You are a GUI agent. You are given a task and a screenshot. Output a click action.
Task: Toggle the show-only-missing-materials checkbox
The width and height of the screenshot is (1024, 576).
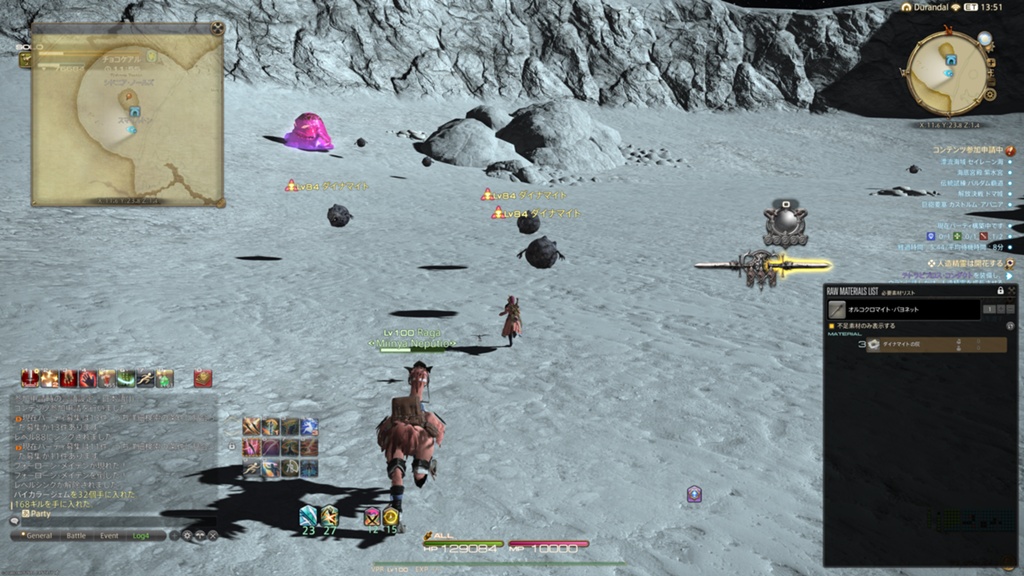tap(831, 325)
